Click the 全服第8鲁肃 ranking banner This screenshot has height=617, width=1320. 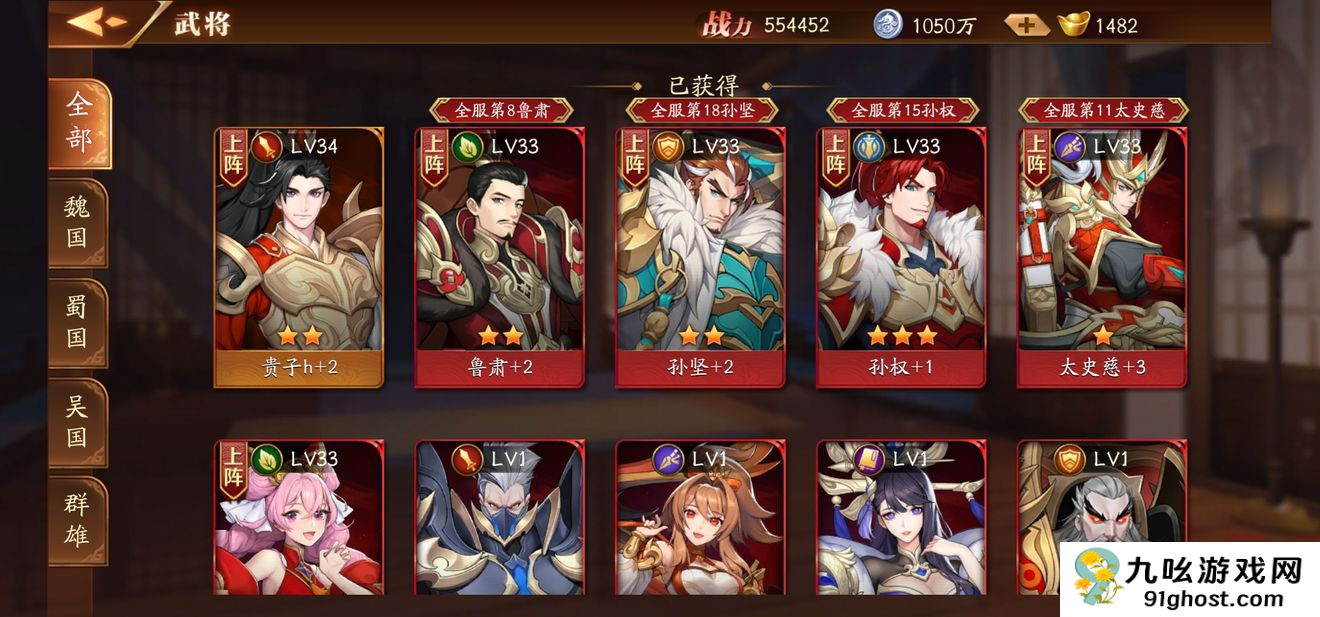[x=500, y=110]
